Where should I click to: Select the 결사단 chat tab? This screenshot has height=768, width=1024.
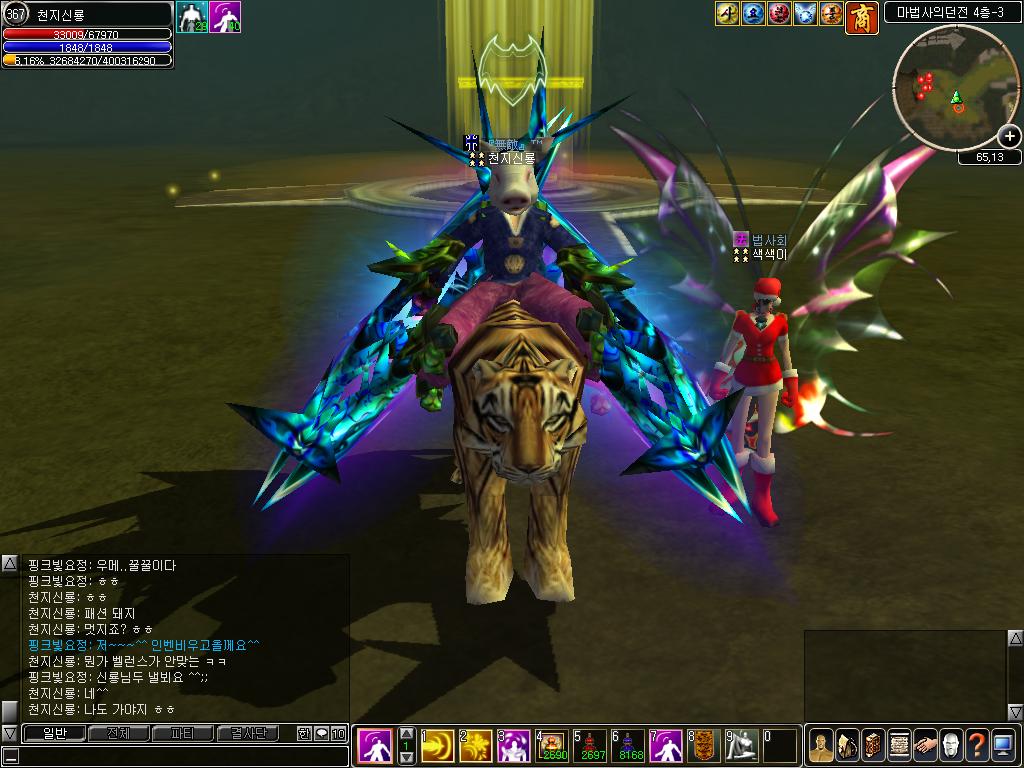pos(248,733)
